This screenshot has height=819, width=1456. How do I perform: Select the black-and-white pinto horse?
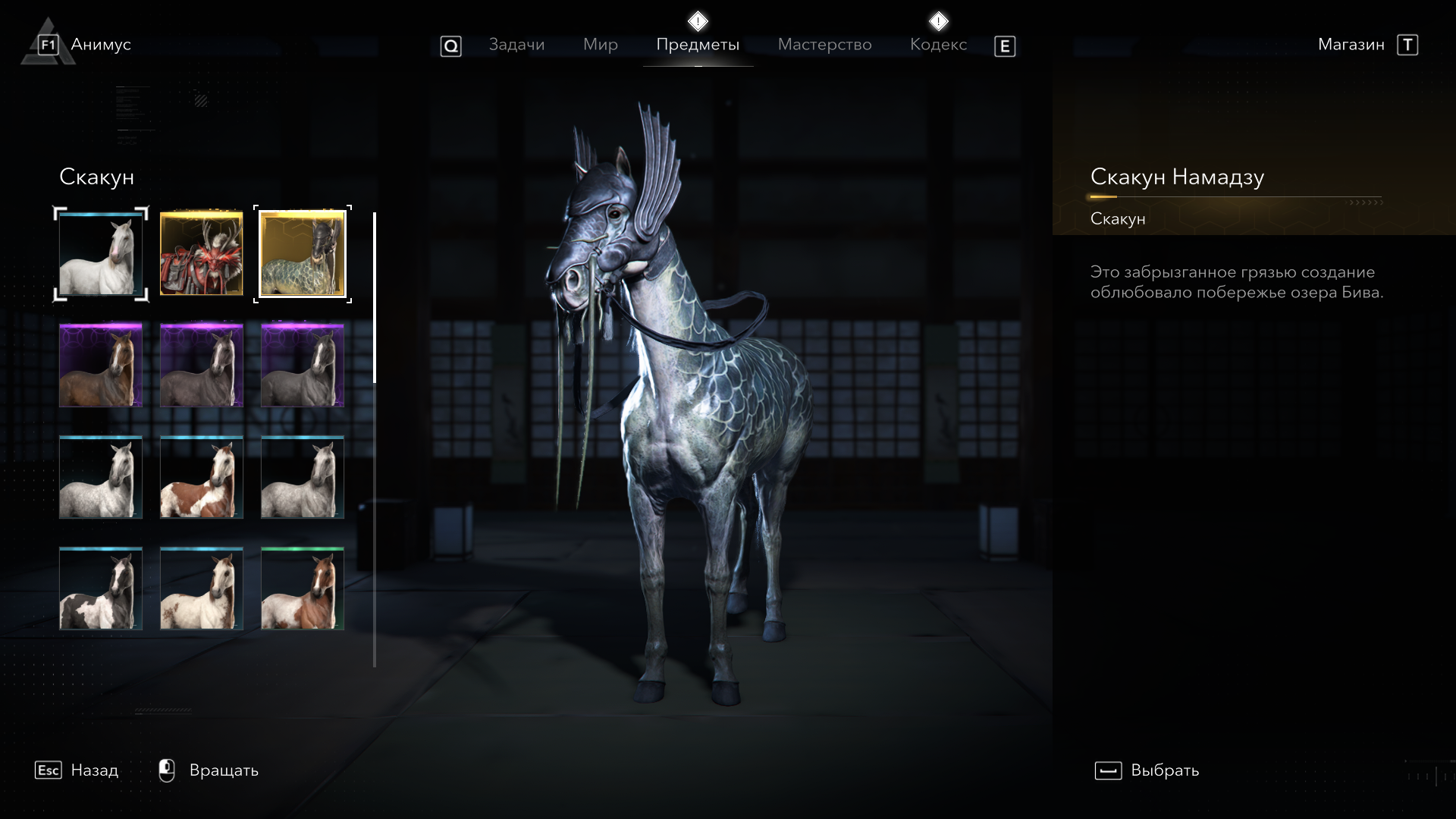(101, 588)
